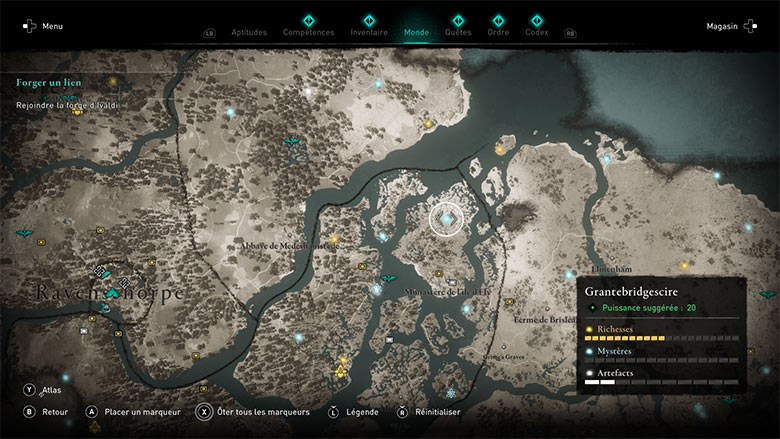Open the Inventaire tab
Image resolution: width=780 pixels, height=439 pixels.
tap(369, 32)
